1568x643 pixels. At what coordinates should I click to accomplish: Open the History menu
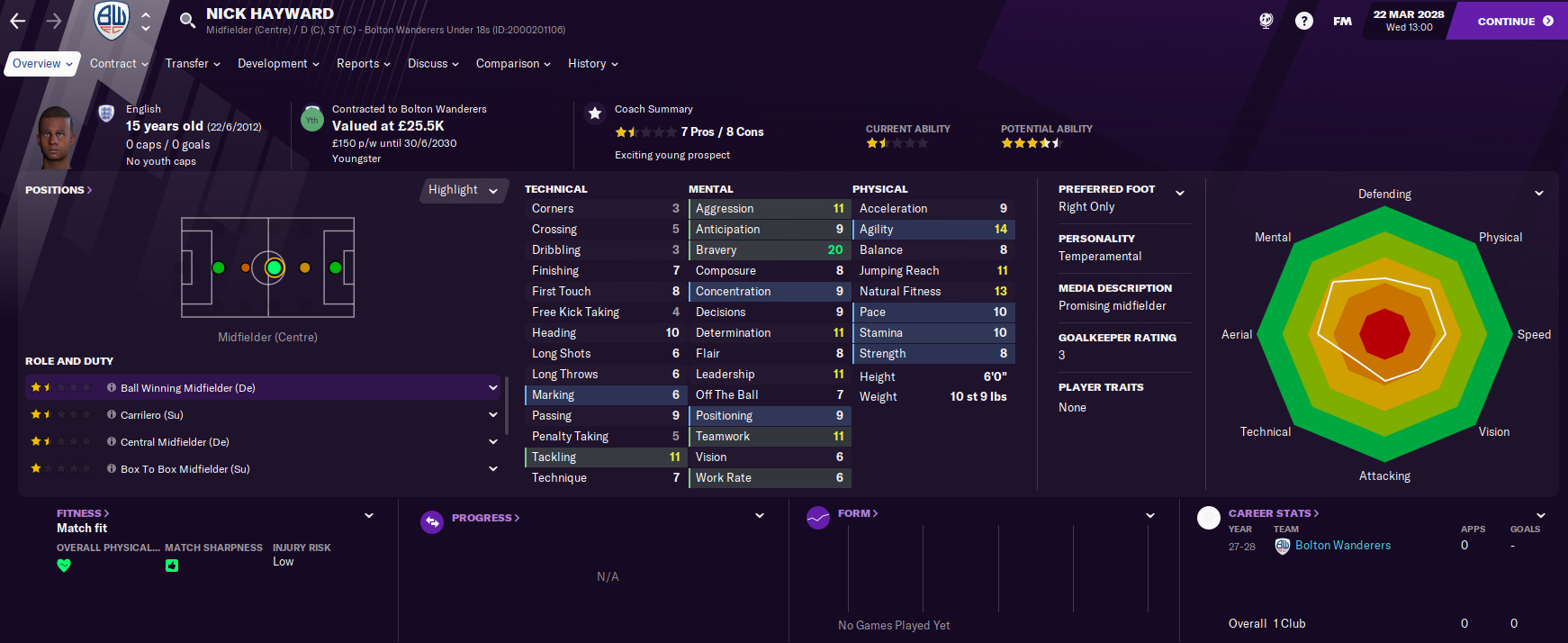point(592,64)
